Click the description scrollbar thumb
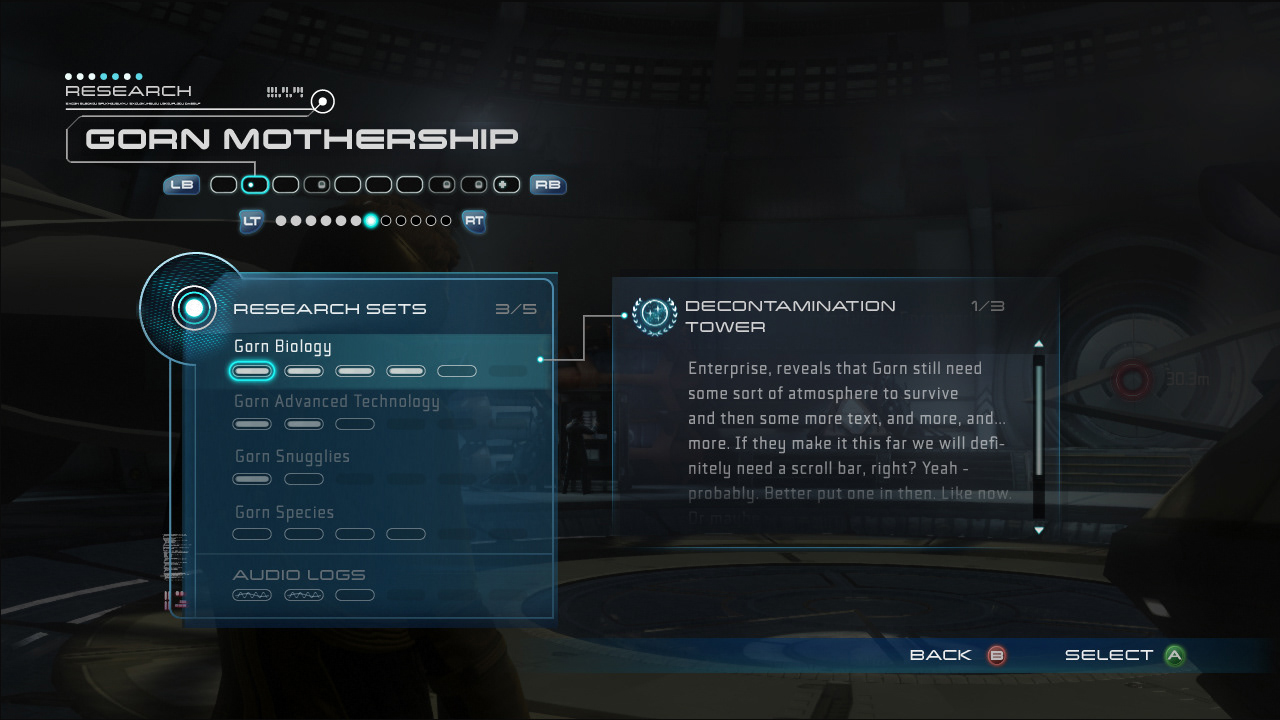Image resolution: width=1280 pixels, height=720 pixels. tap(1039, 420)
